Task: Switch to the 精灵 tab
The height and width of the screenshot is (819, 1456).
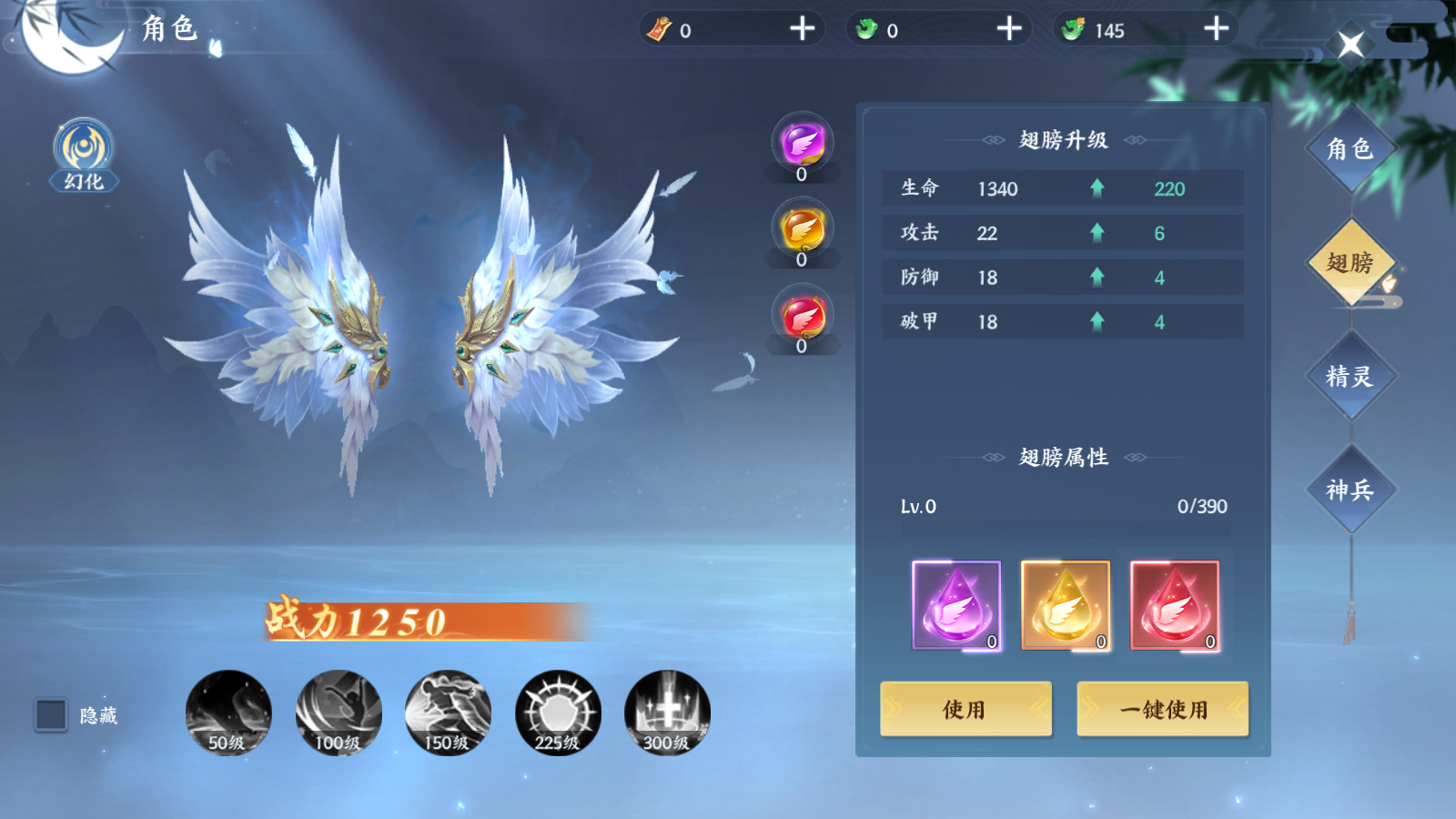Action: (1350, 374)
